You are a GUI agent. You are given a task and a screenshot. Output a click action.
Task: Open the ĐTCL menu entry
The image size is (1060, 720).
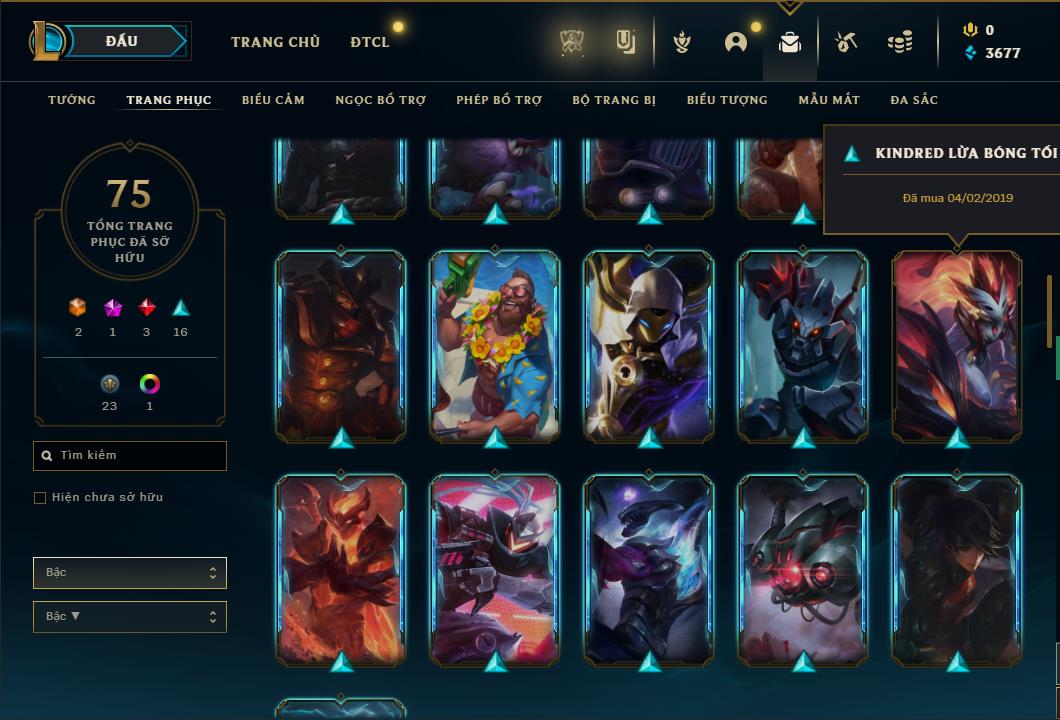pyautogui.click(x=370, y=42)
